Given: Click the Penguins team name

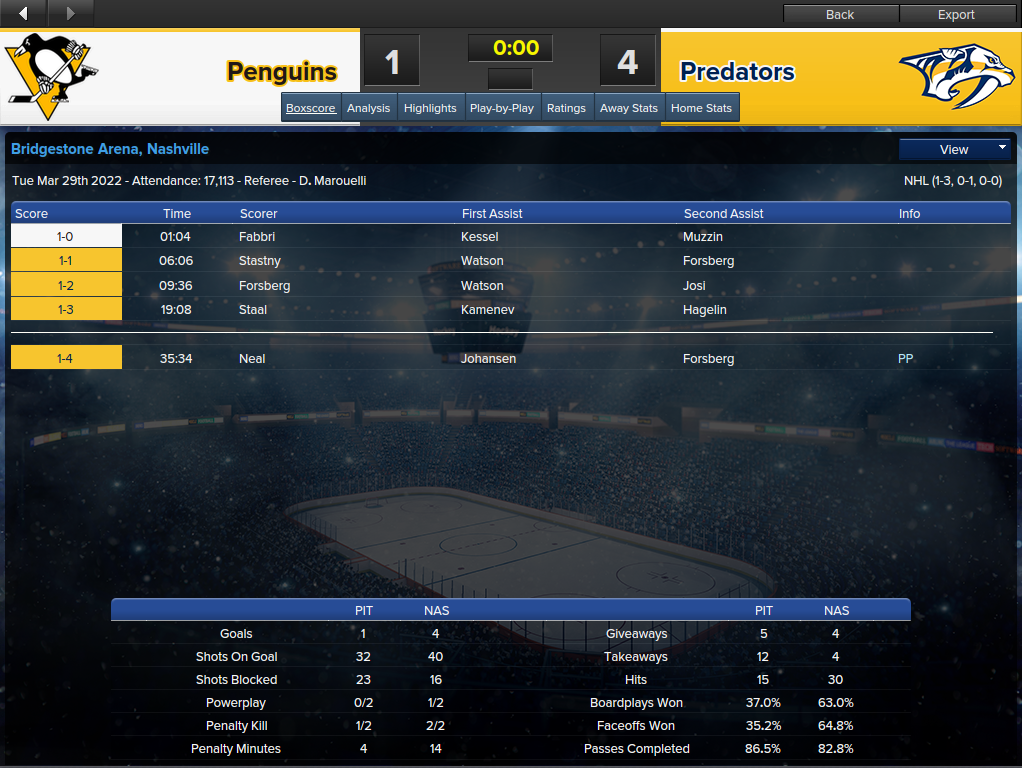Looking at the screenshot, I should [x=281, y=72].
